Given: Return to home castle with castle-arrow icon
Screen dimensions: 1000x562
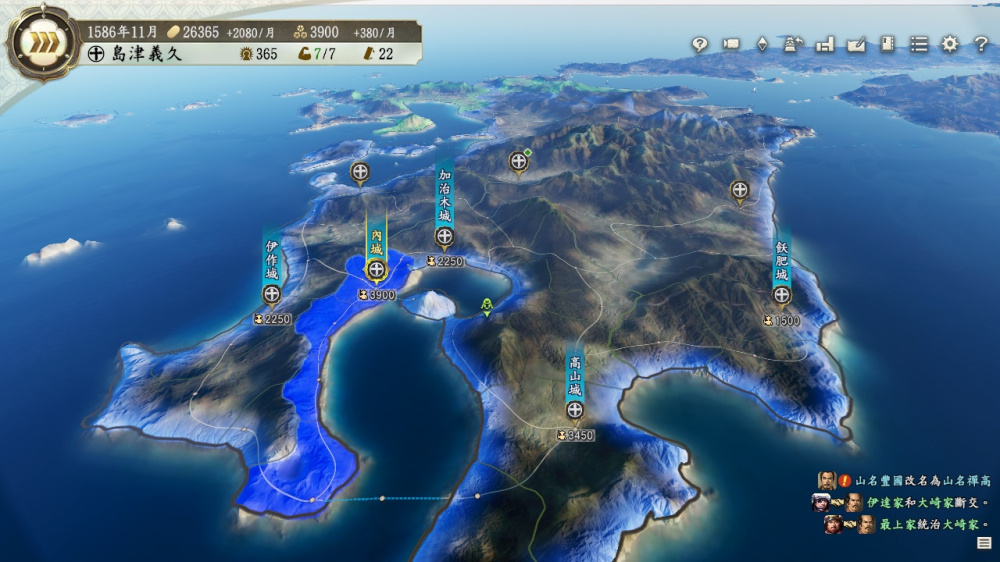Looking at the screenshot, I should 793,44.
